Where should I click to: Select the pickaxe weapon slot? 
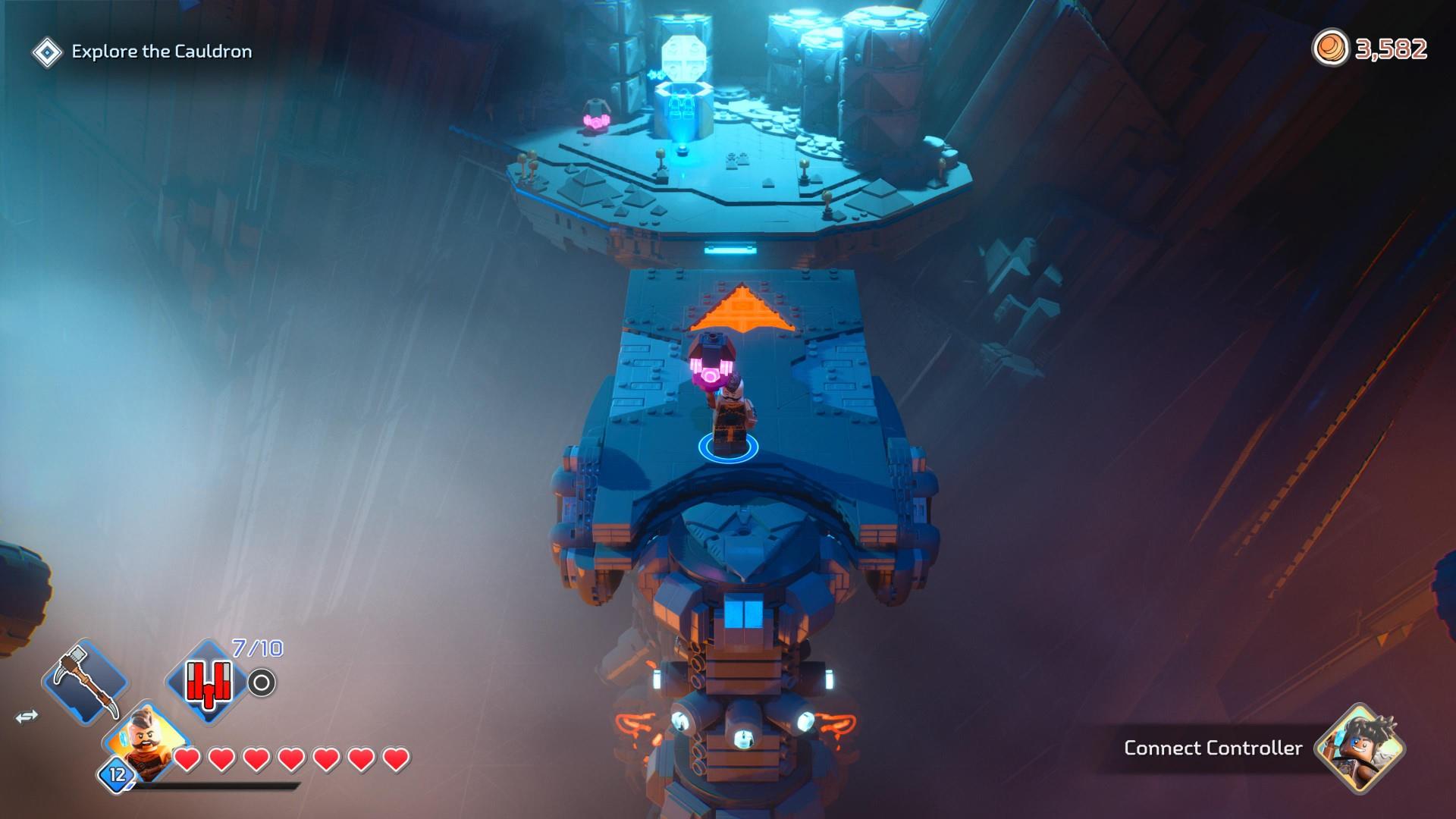(x=85, y=679)
